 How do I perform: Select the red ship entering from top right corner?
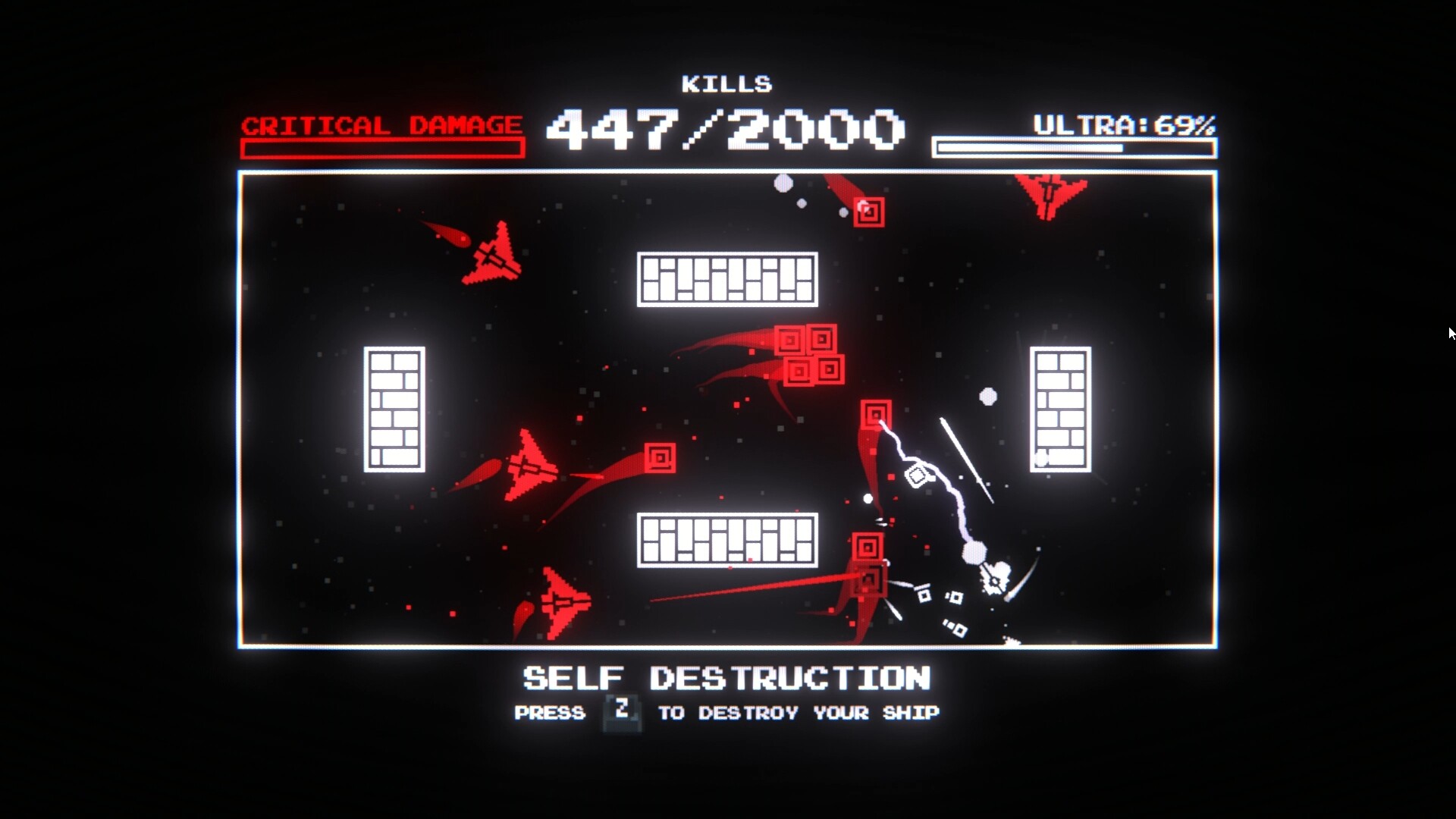1047,193
